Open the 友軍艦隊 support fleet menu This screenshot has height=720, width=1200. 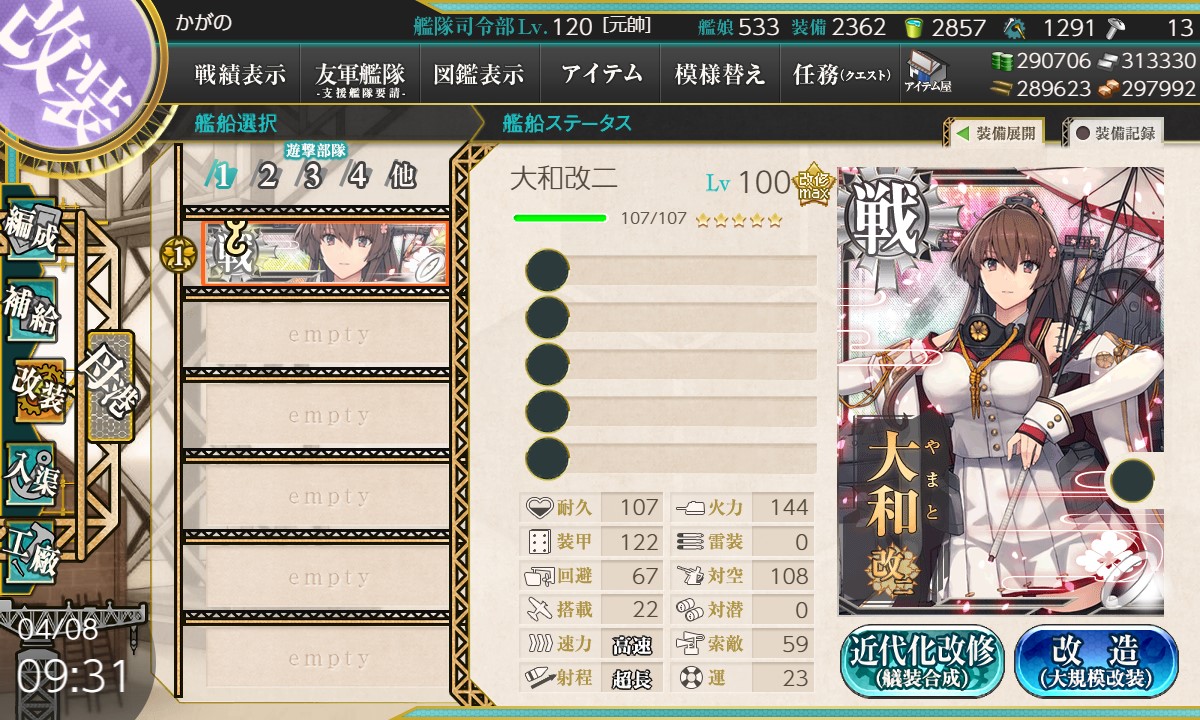pos(360,74)
